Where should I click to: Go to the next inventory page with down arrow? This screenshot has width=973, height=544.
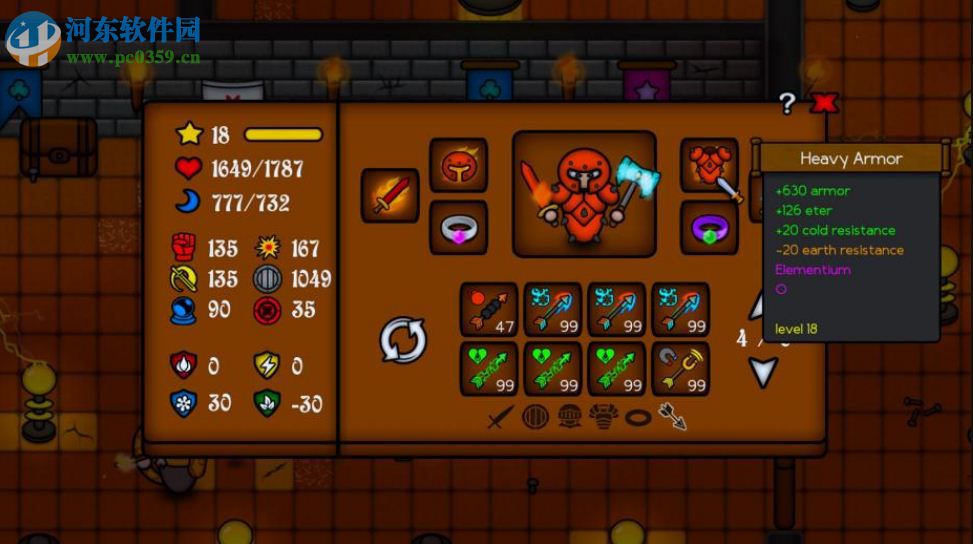(x=764, y=372)
